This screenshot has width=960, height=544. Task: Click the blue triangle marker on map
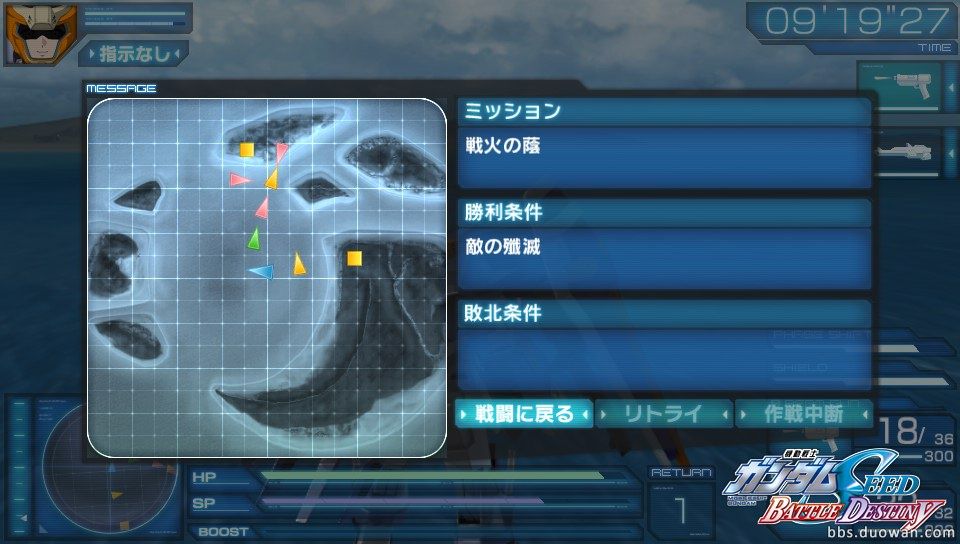(x=262, y=272)
